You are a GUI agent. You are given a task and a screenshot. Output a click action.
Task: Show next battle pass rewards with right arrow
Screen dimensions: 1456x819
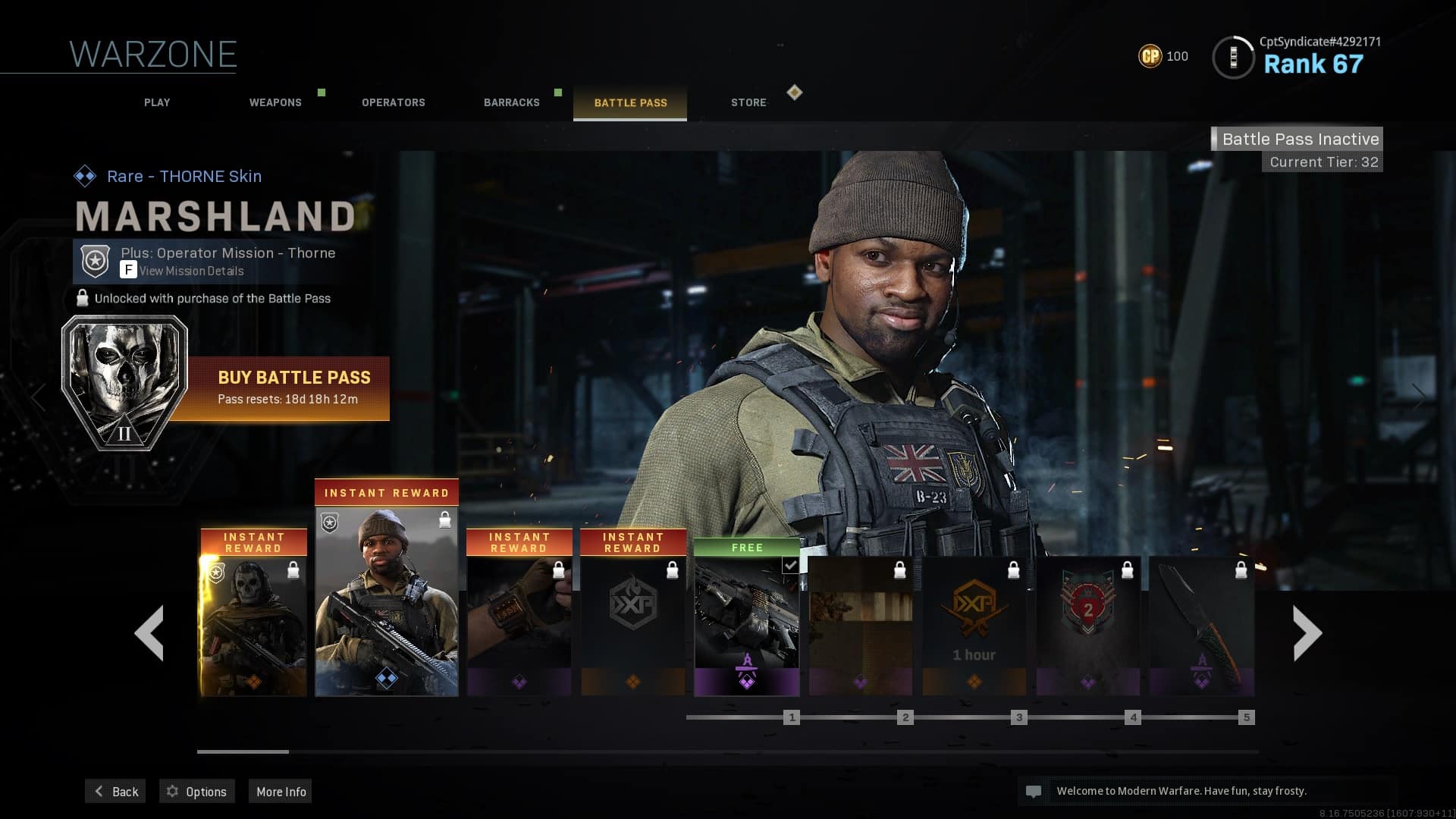pyautogui.click(x=1307, y=633)
